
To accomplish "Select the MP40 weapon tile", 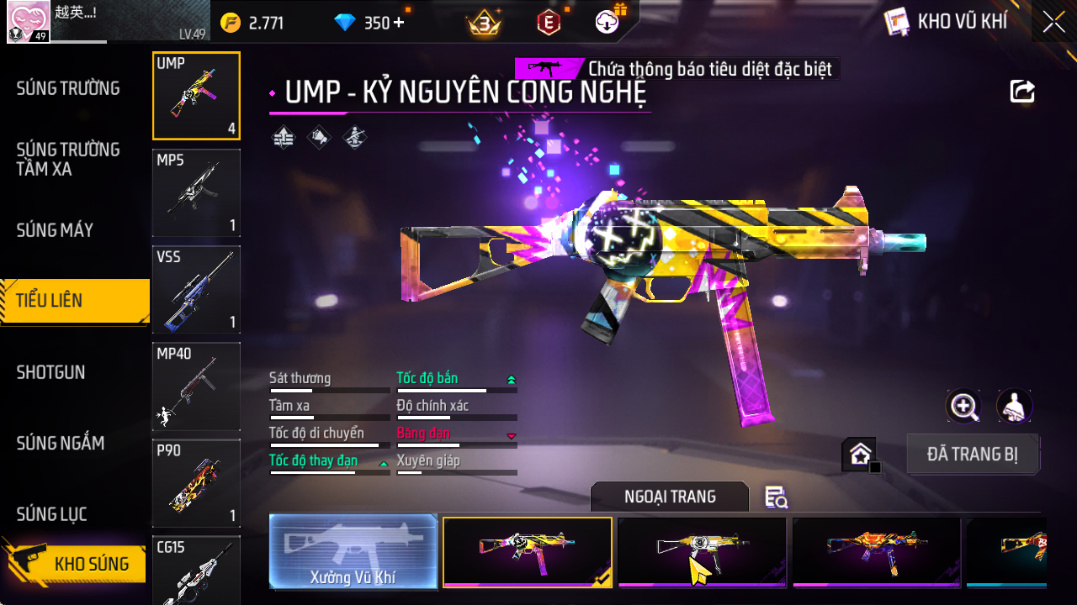I will [196, 387].
